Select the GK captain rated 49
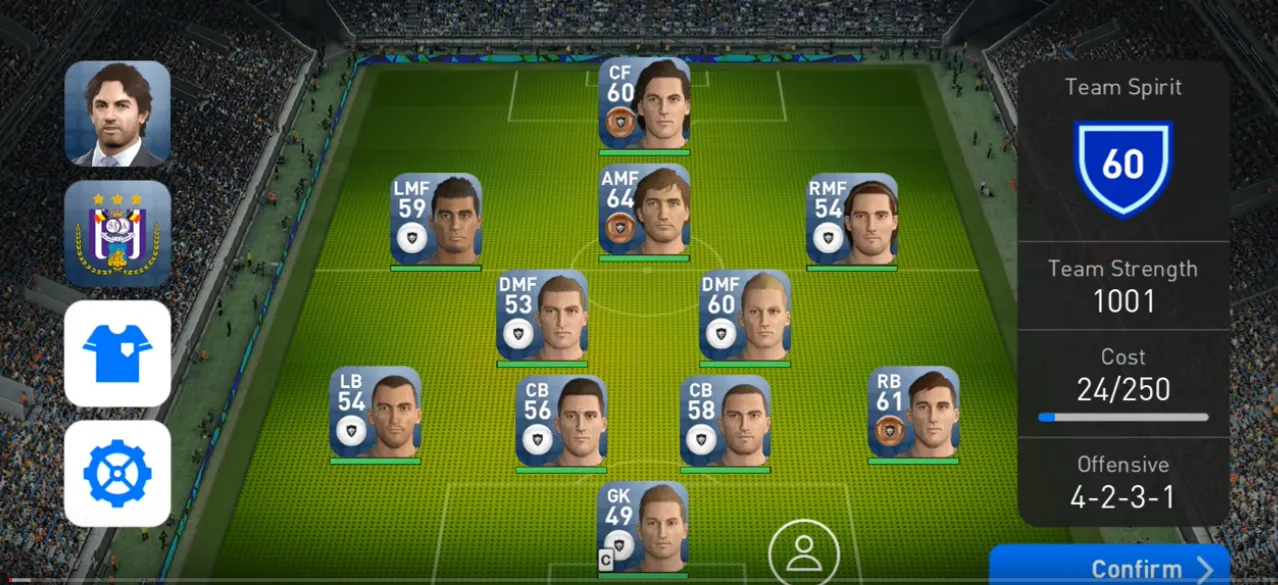This screenshot has height=585, width=1278. pos(643,527)
